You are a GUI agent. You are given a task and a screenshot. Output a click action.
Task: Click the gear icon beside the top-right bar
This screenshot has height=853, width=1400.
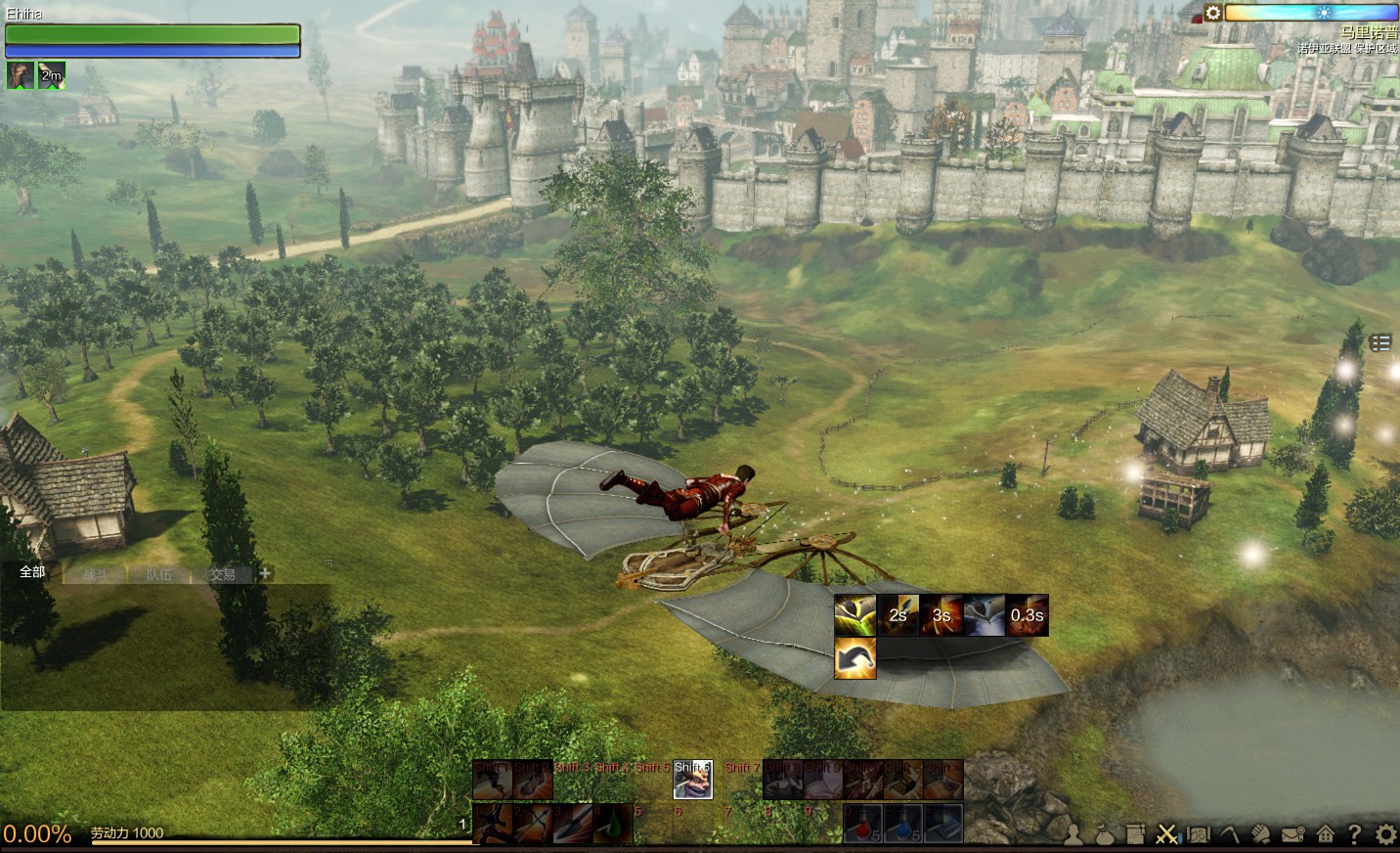click(1212, 13)
